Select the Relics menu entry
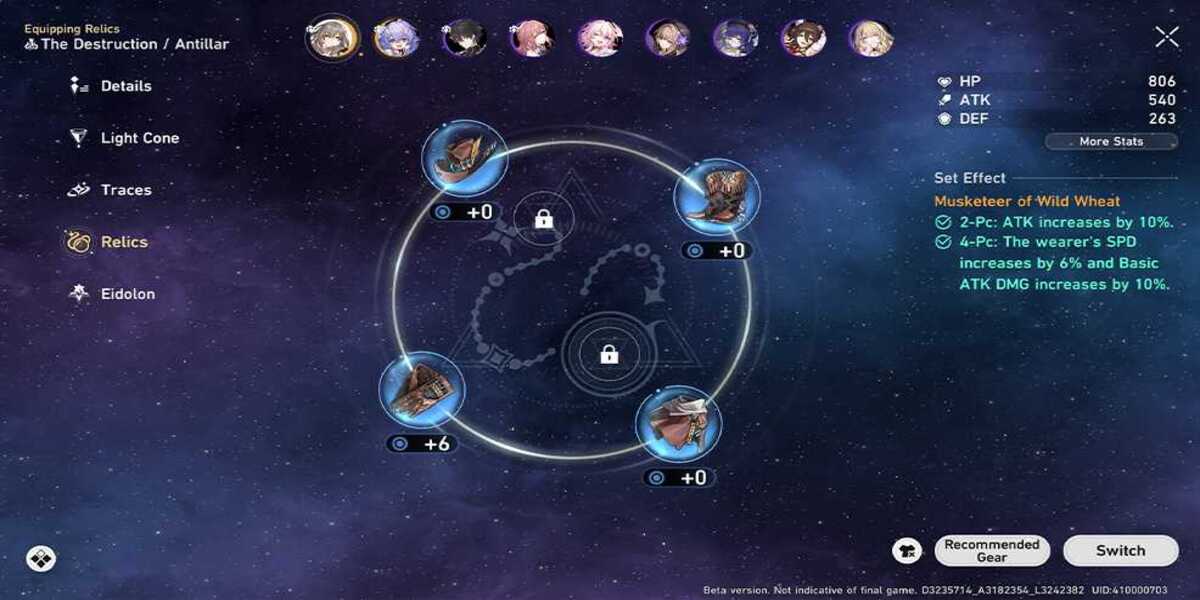Image resolution: width=1200 pixels, height=600 pixels. coord(123,242)
